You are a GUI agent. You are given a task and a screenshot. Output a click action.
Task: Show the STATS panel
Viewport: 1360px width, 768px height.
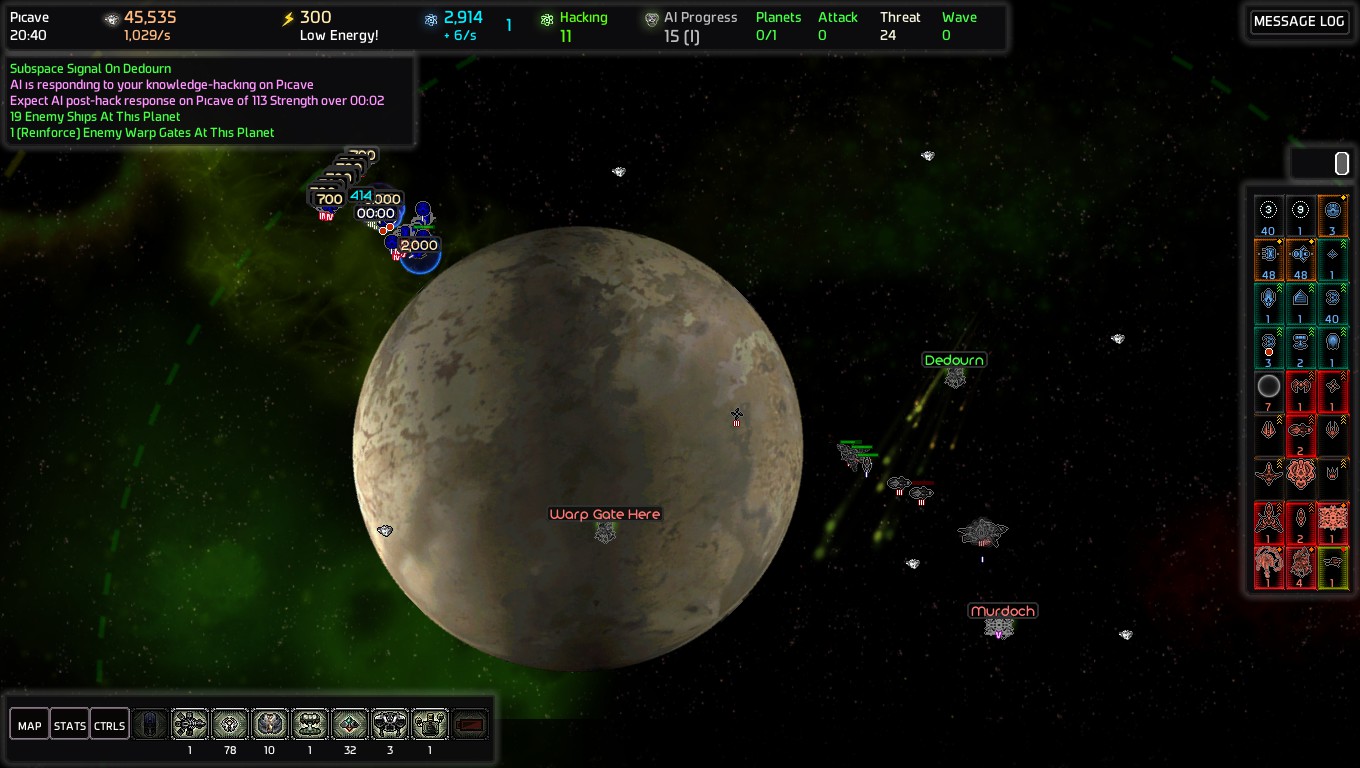(69, 725)
